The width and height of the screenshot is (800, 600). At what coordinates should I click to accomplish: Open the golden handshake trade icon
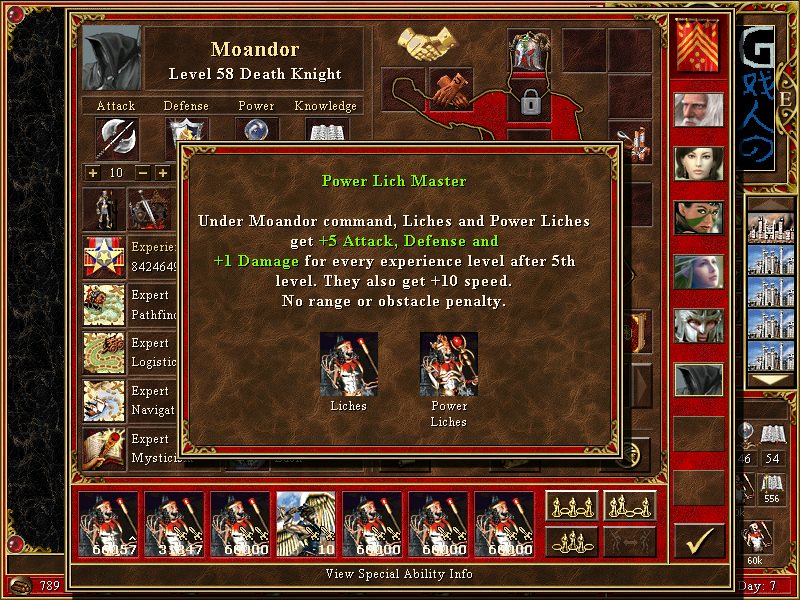pos(427,43)
